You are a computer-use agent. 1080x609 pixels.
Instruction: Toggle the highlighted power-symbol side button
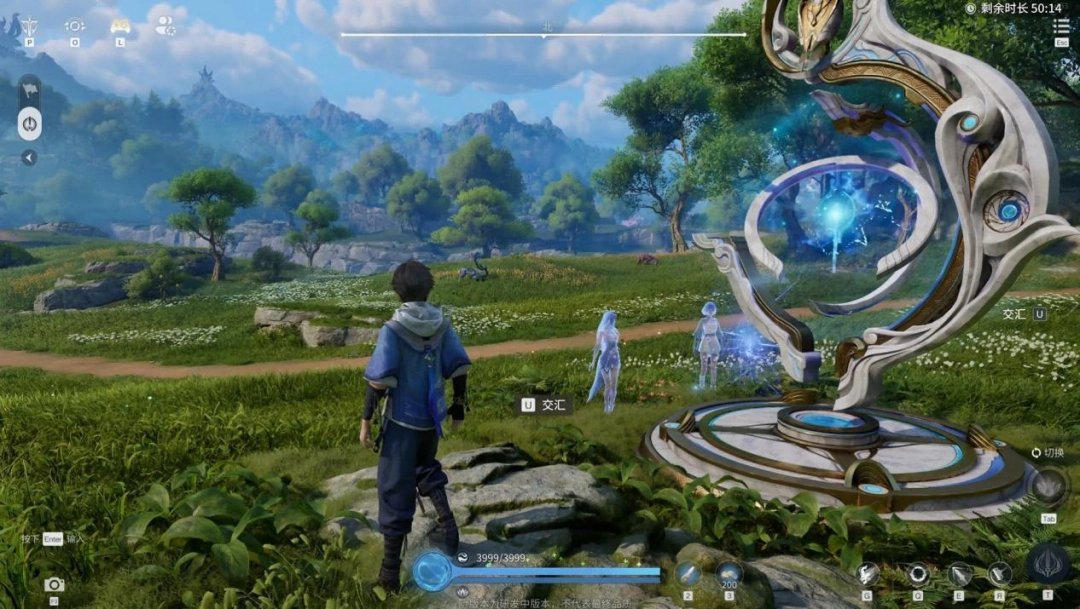30,124
